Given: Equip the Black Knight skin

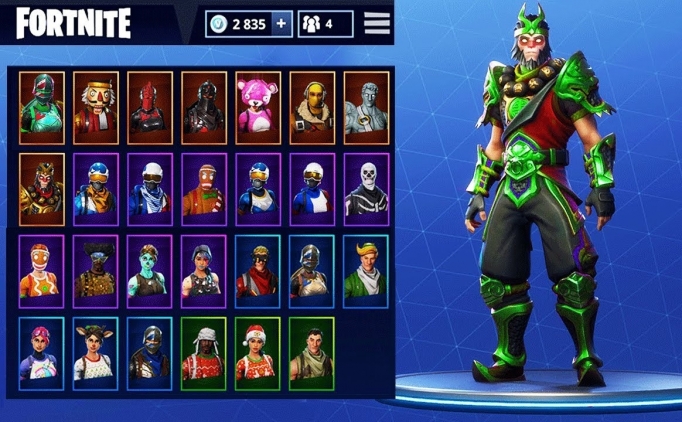Looking at the screenshot, I should [203, 107].
